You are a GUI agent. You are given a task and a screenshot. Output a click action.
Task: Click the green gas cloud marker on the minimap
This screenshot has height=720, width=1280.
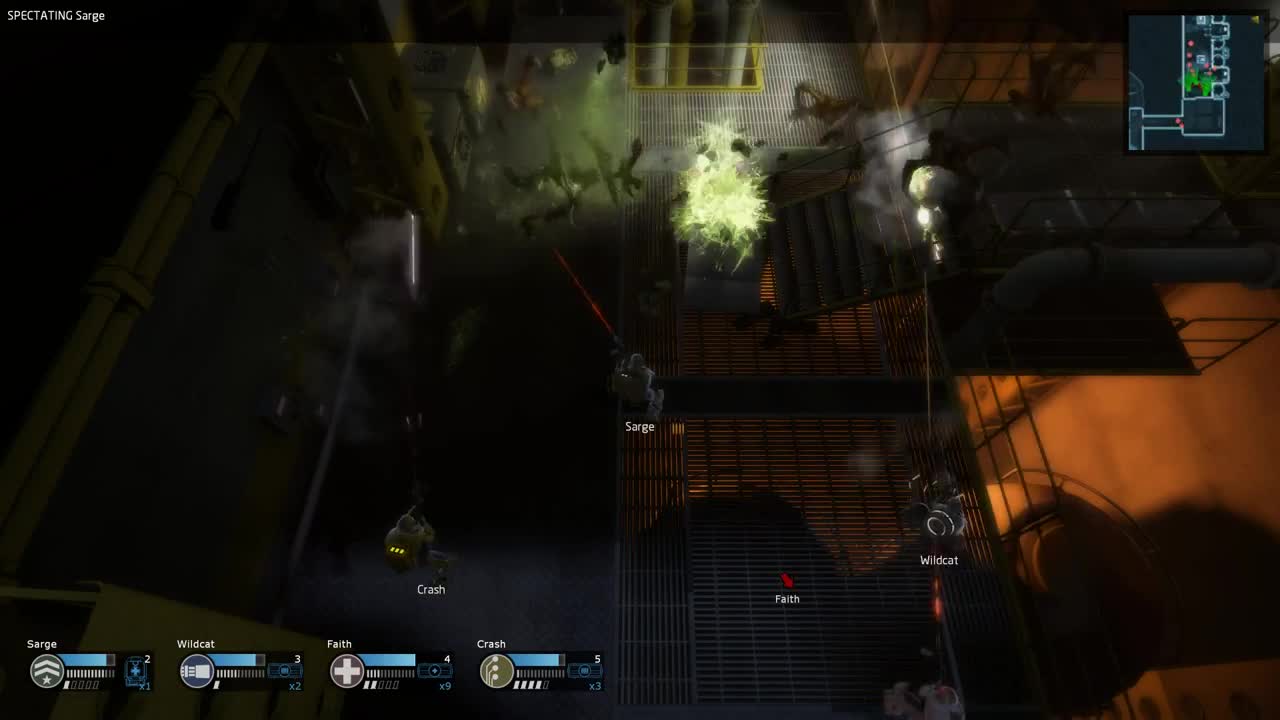1196,82
